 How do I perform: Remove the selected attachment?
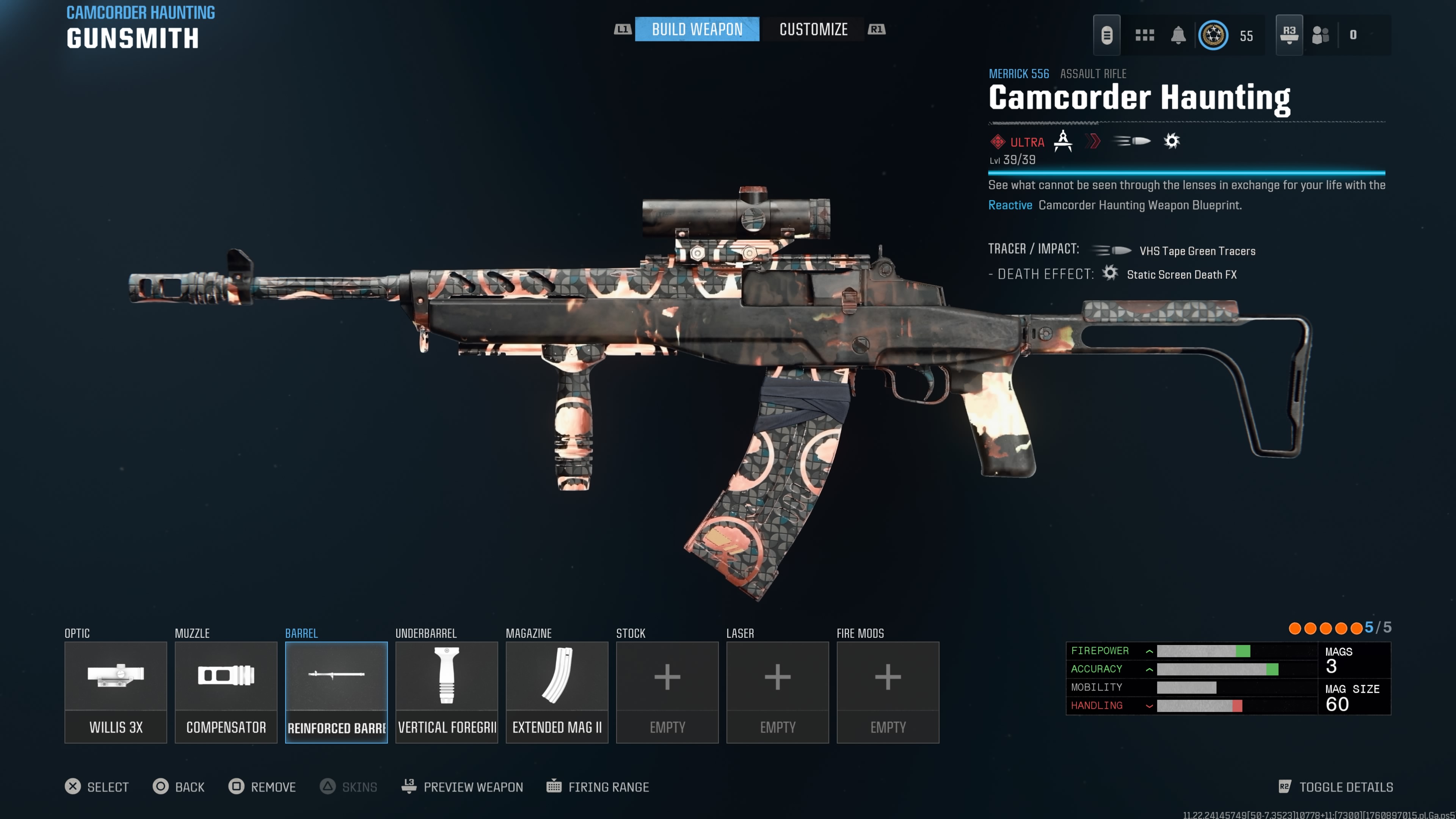coord(262,787)
